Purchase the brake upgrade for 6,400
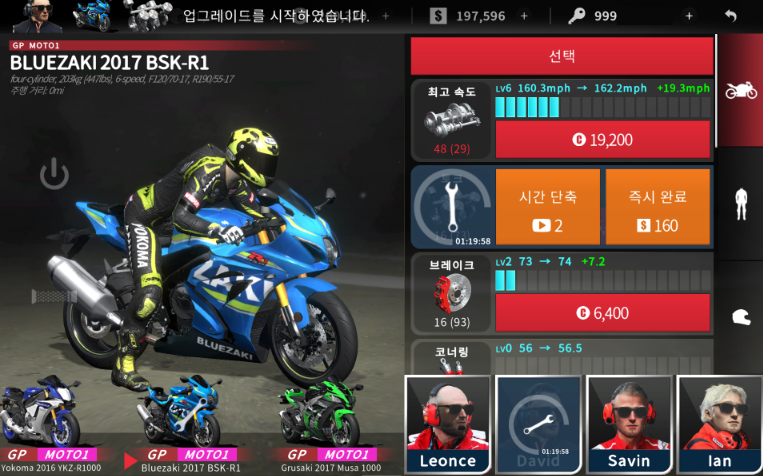 coord(603,313)
